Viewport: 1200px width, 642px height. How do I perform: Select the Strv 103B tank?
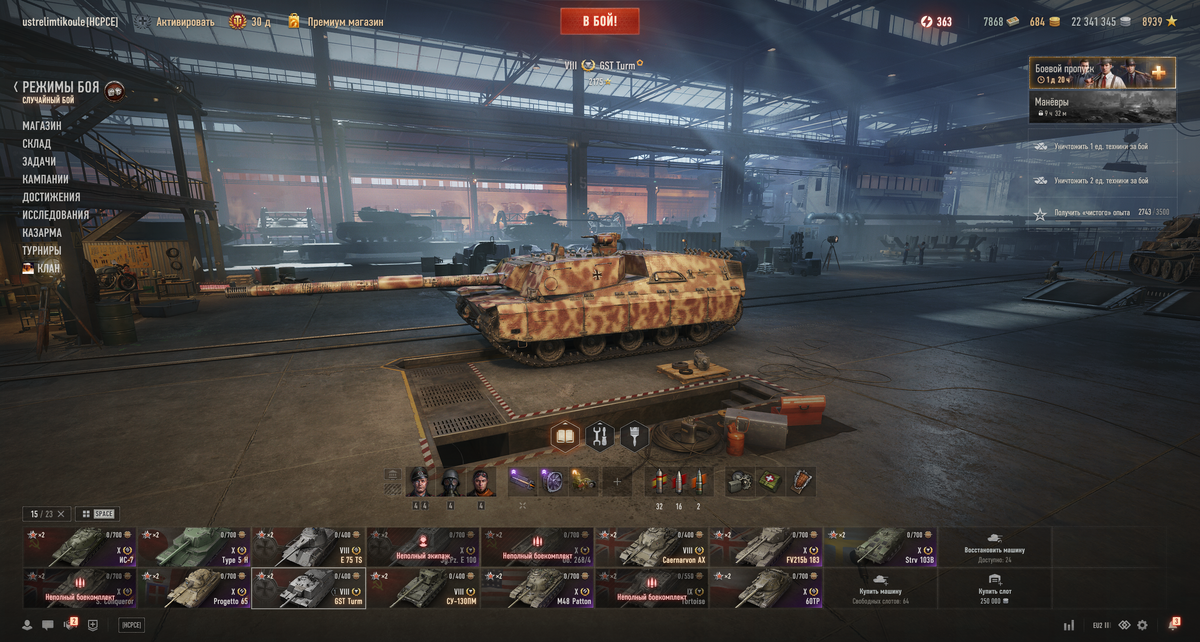pyautogui.click(x=880, y=547)
